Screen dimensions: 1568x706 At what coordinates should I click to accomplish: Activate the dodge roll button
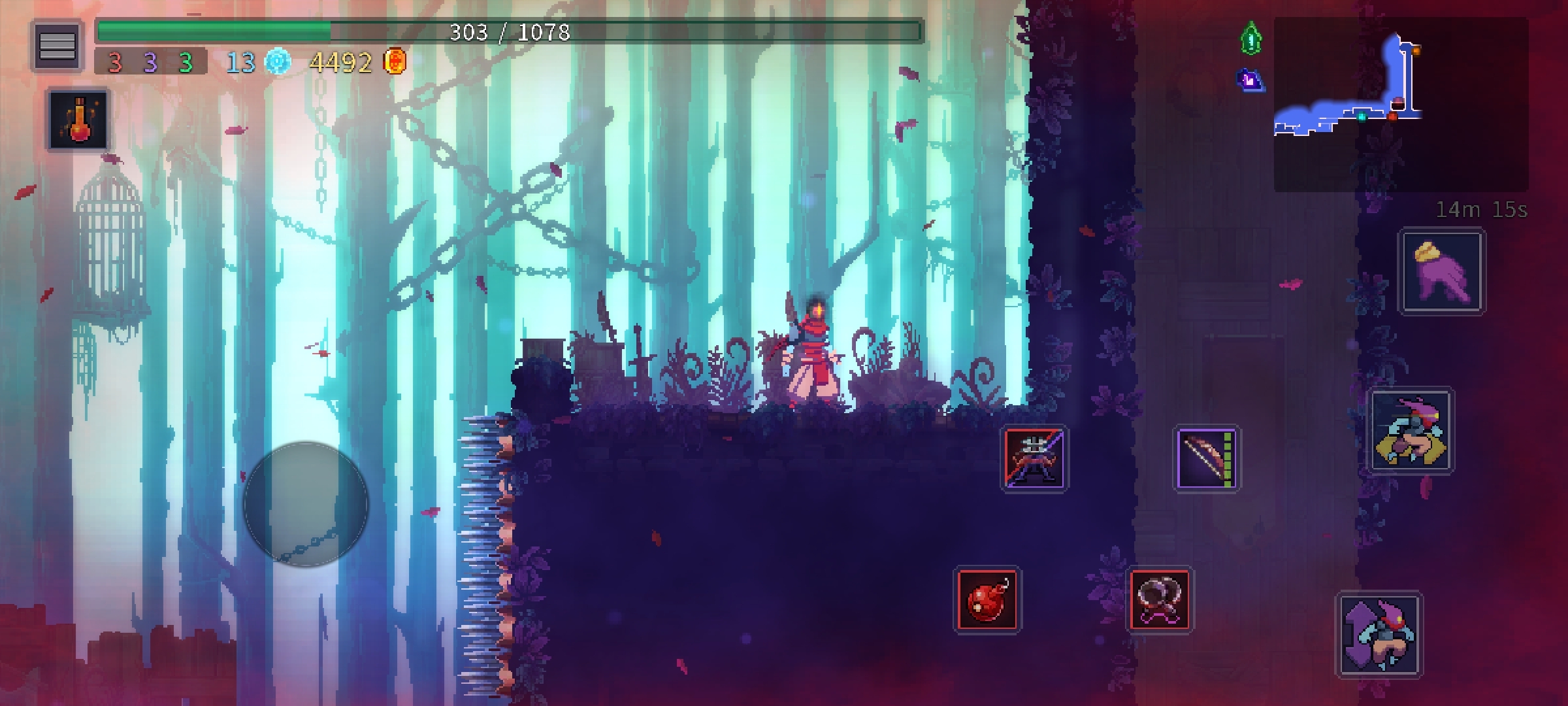(1411, 431)
